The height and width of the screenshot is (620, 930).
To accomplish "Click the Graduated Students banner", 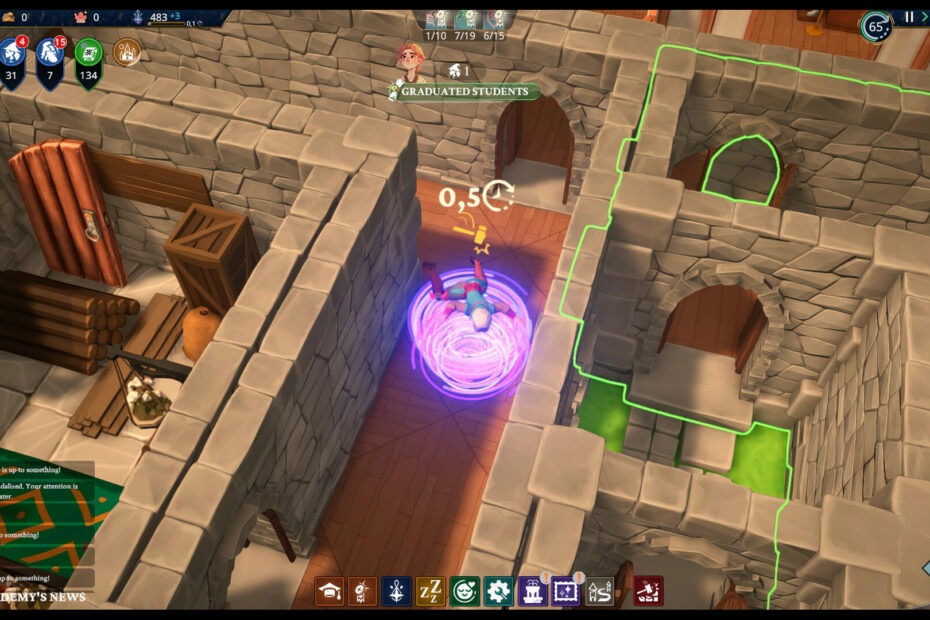I will [464, 92].
